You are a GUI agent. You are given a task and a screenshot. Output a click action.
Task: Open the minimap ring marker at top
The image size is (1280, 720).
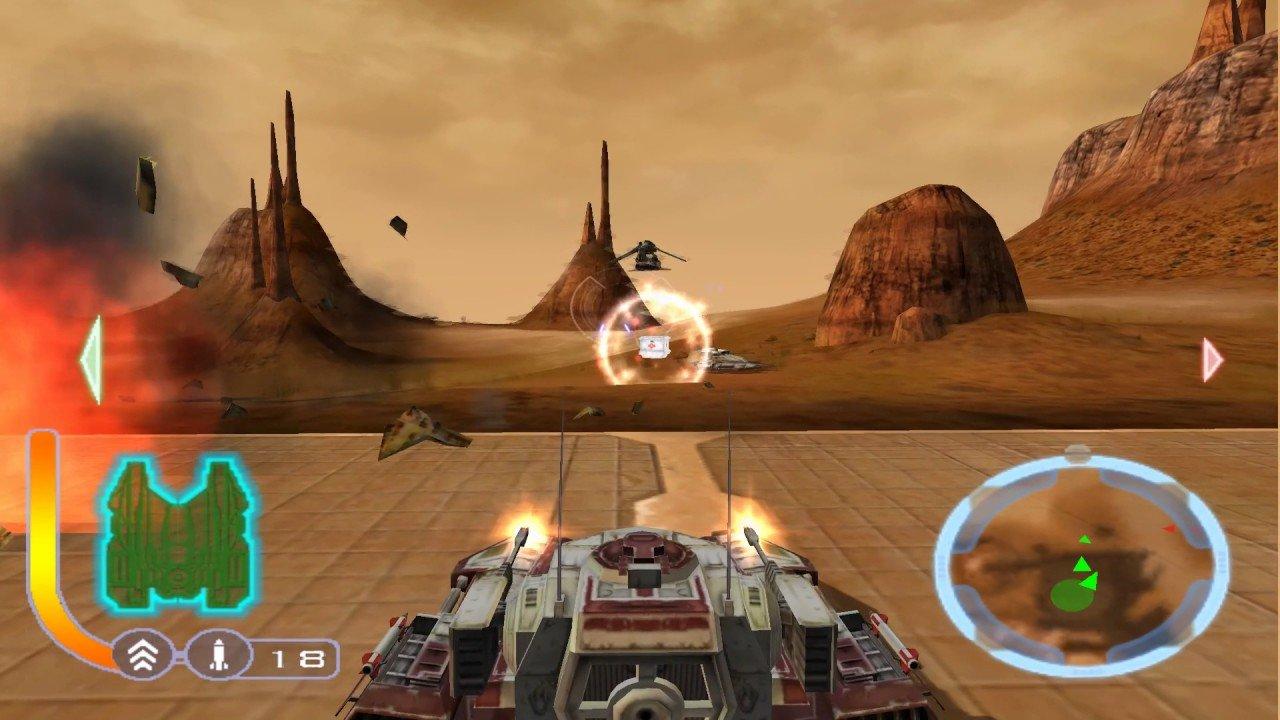(1076, 451)
